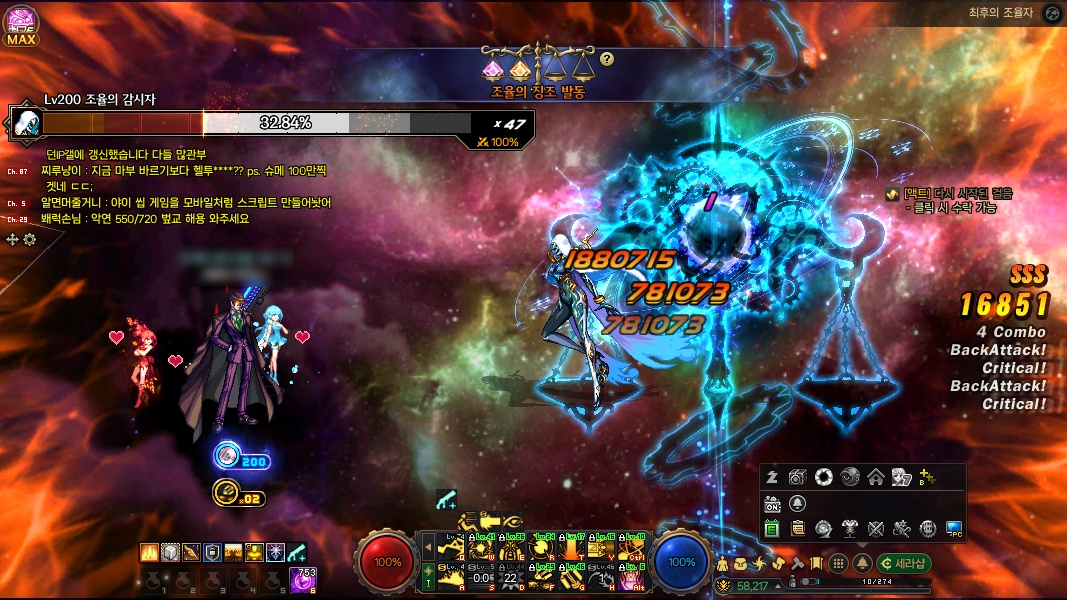
Task: Click the yellow question mark help icon
Action: (x=607, y=59)
